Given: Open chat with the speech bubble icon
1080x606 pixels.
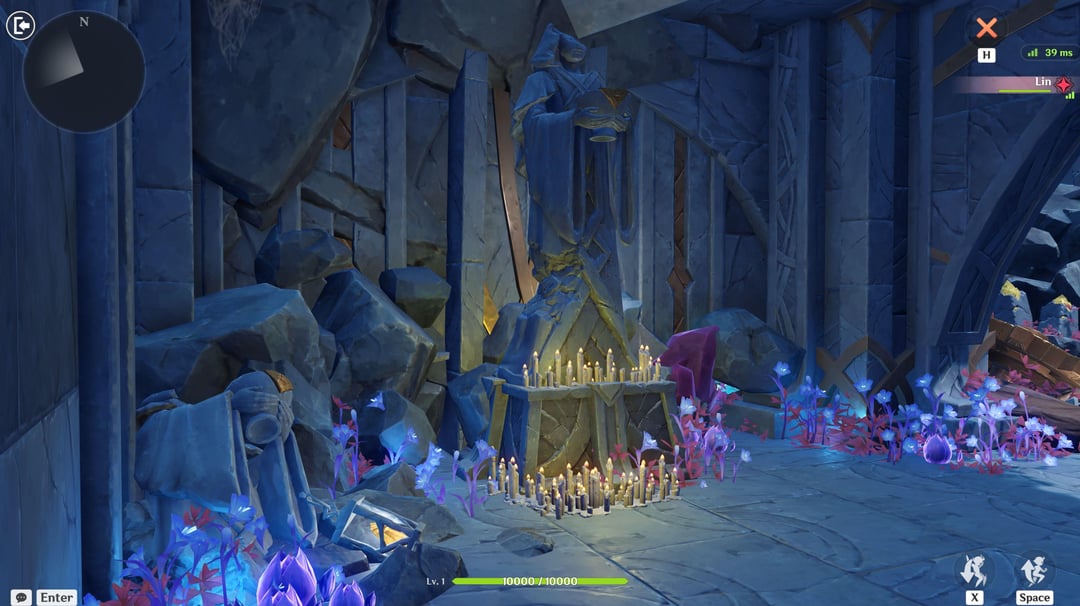Looking at the screenshot, I should tap(21, 597).
